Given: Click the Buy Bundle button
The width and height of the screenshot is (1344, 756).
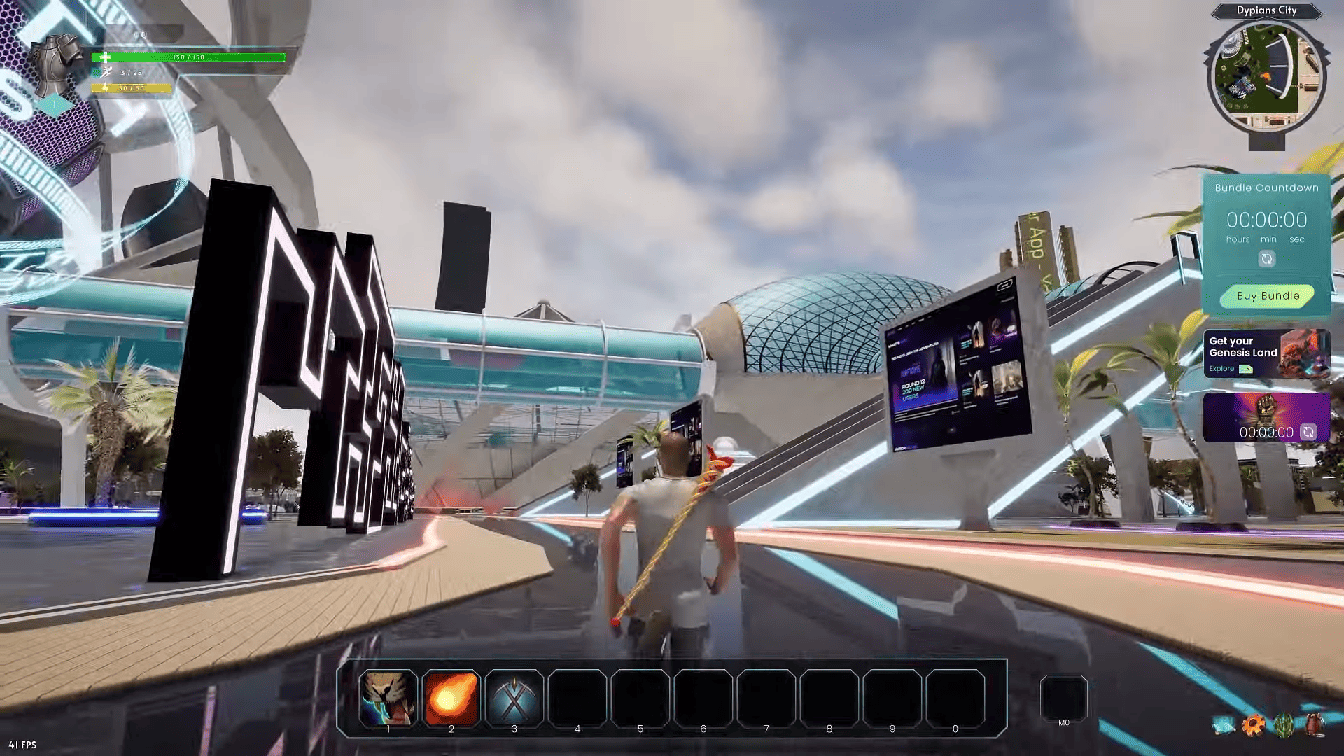Looking at the screenshot, I should (x=1267, y=296).
